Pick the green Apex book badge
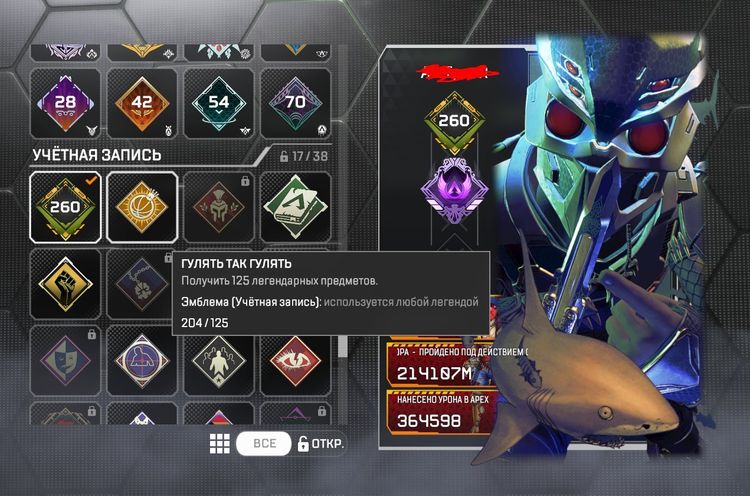This screenshot has height=496, width=750. (296, 207)
